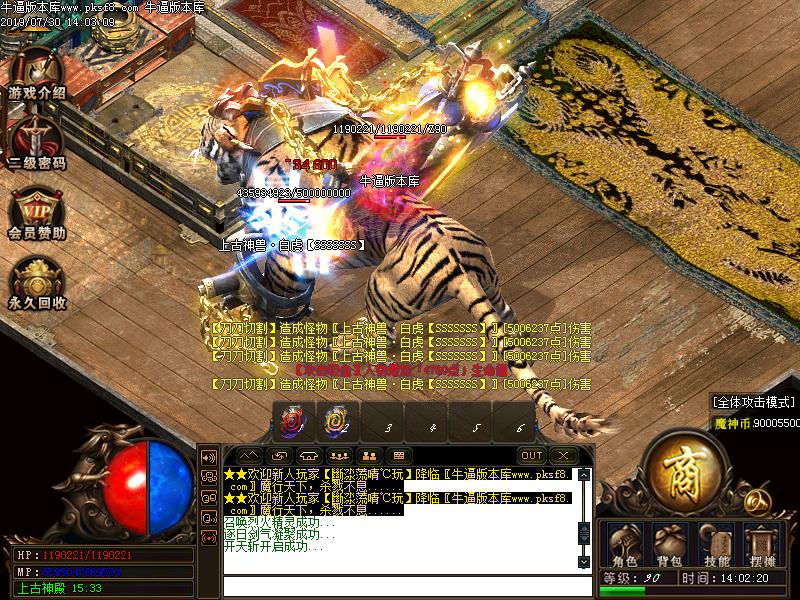800x600 pixels.
Task: Open the 游戏介绍 game introduction
Action: click(x=36, y=75)
